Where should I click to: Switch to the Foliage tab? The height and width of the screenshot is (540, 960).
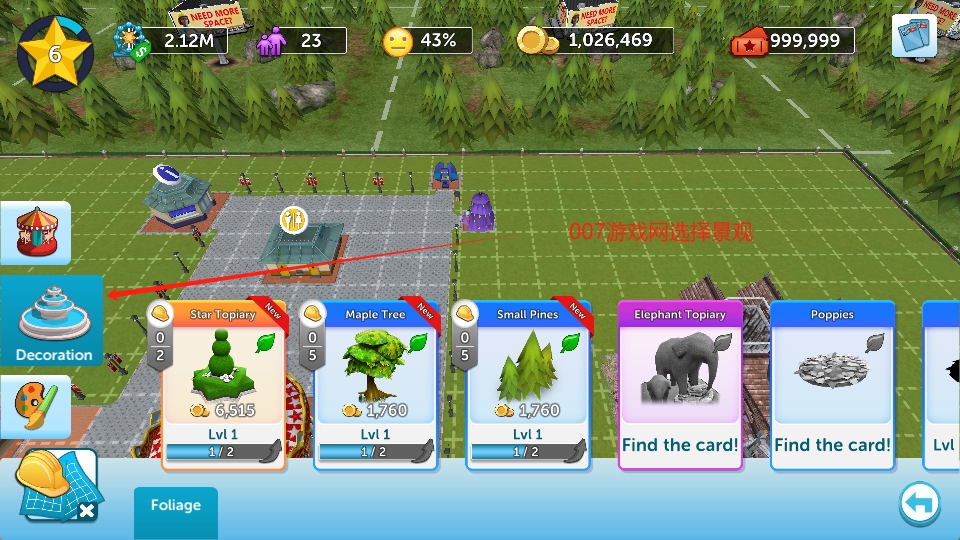click(176, 506)
